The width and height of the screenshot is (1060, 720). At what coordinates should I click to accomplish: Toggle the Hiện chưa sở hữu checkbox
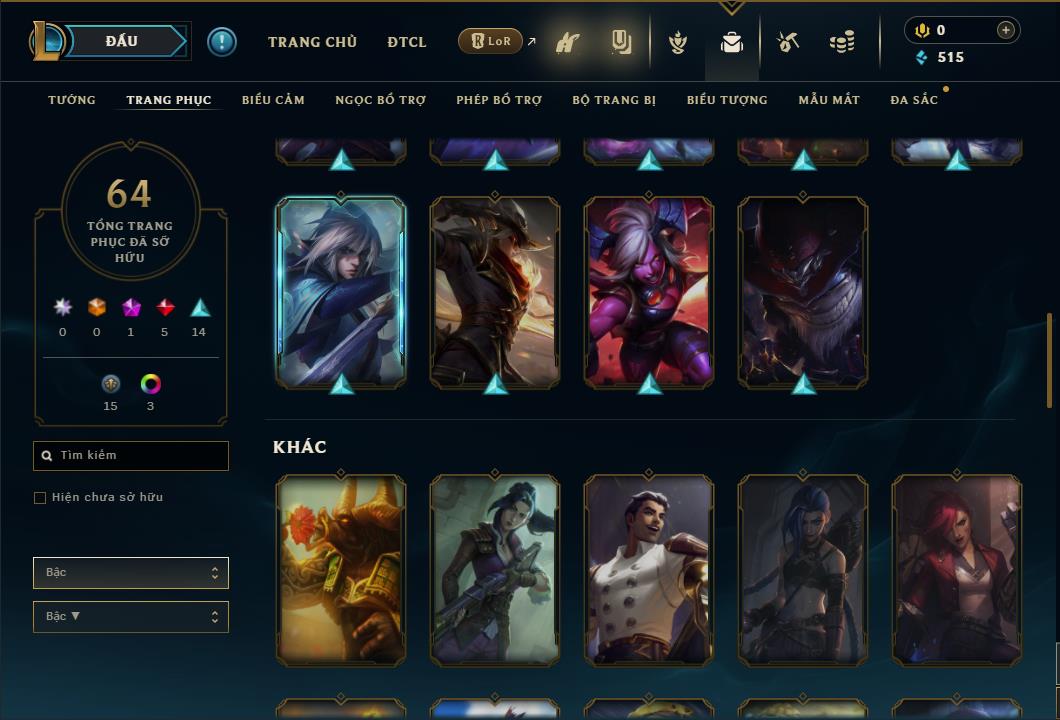click(x=40, y=498)
